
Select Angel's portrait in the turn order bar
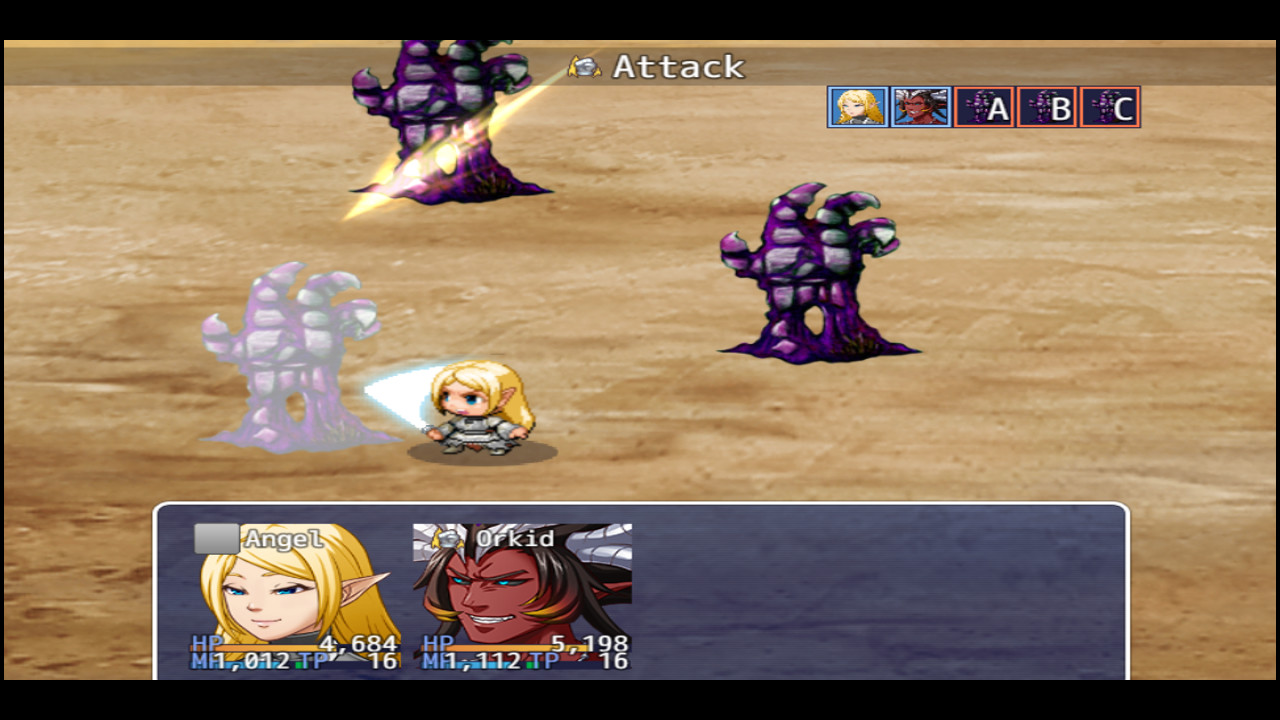click(857, 107)
